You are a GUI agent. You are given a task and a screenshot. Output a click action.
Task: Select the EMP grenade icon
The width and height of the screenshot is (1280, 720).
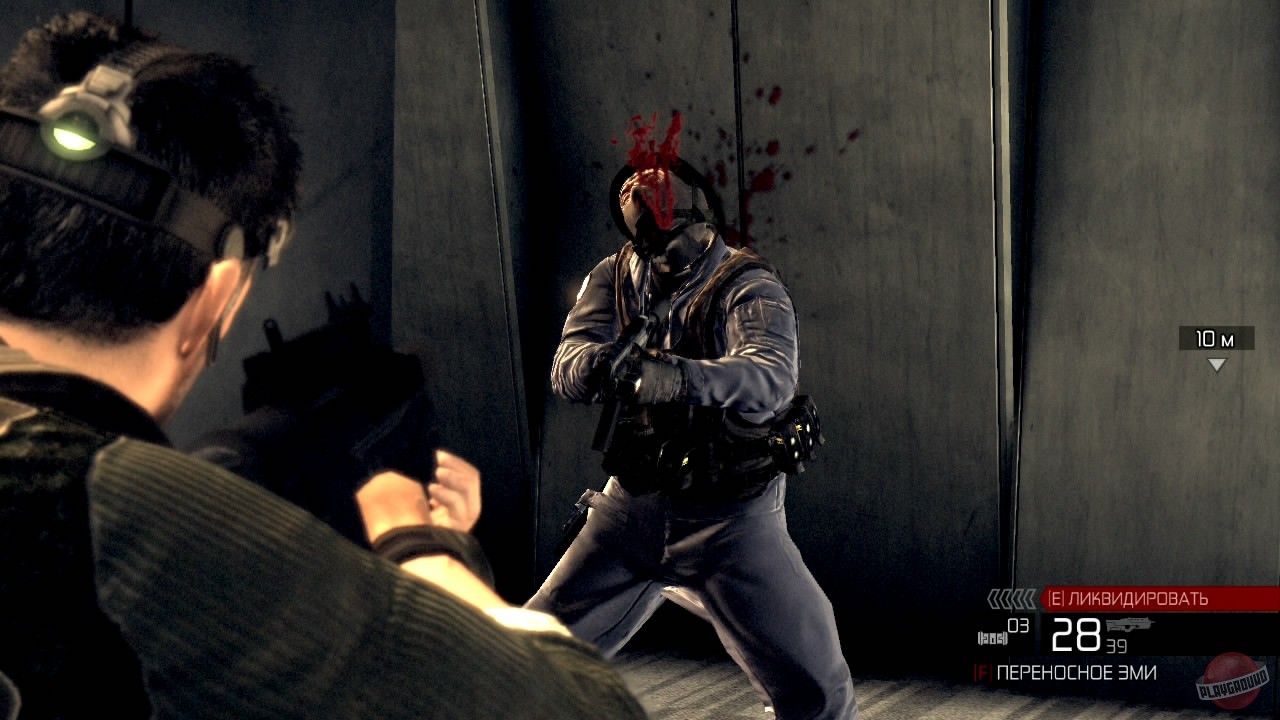click(x=991, y=636)
